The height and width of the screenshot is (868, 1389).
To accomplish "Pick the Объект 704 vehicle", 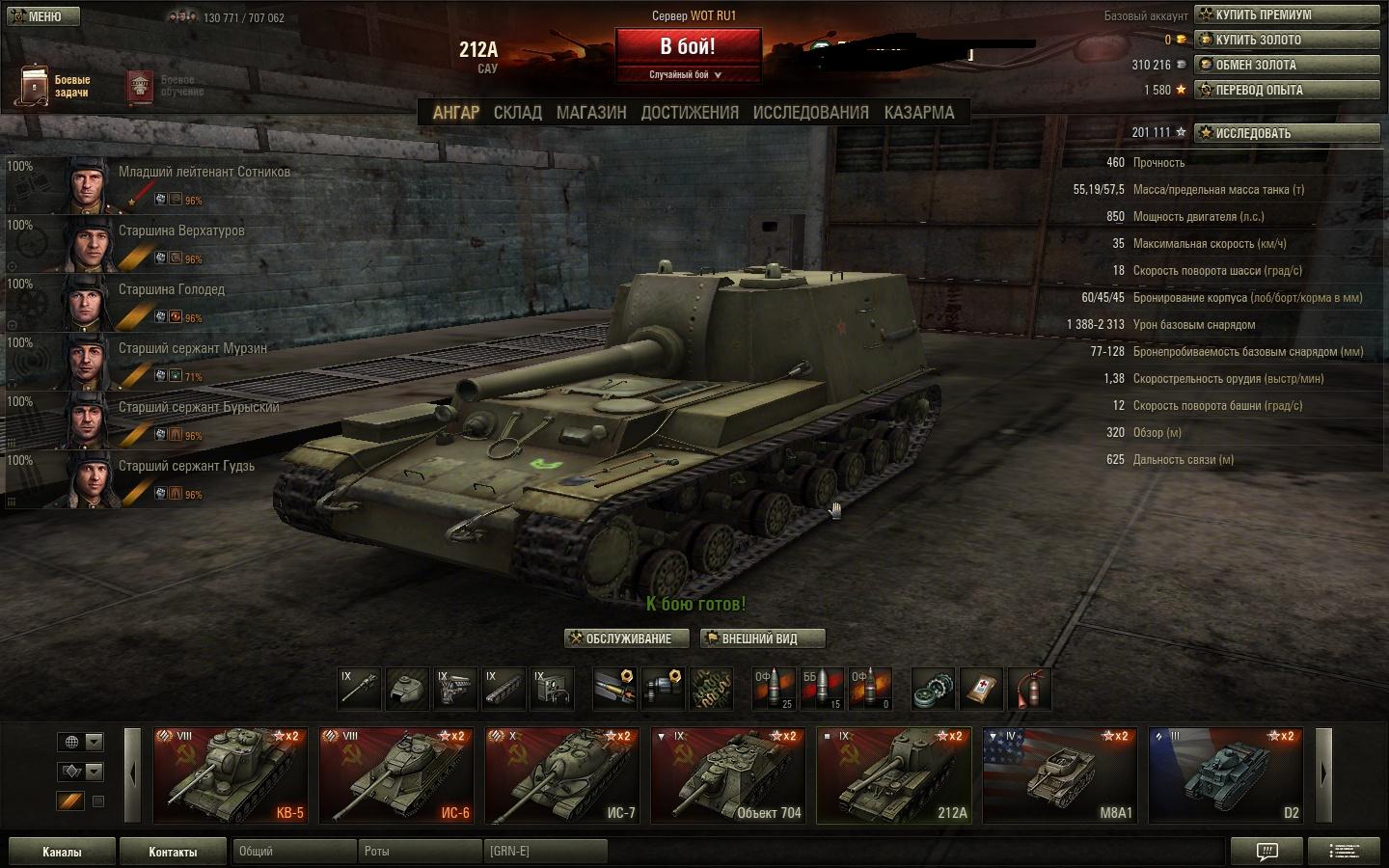I will tap(728, 775).
